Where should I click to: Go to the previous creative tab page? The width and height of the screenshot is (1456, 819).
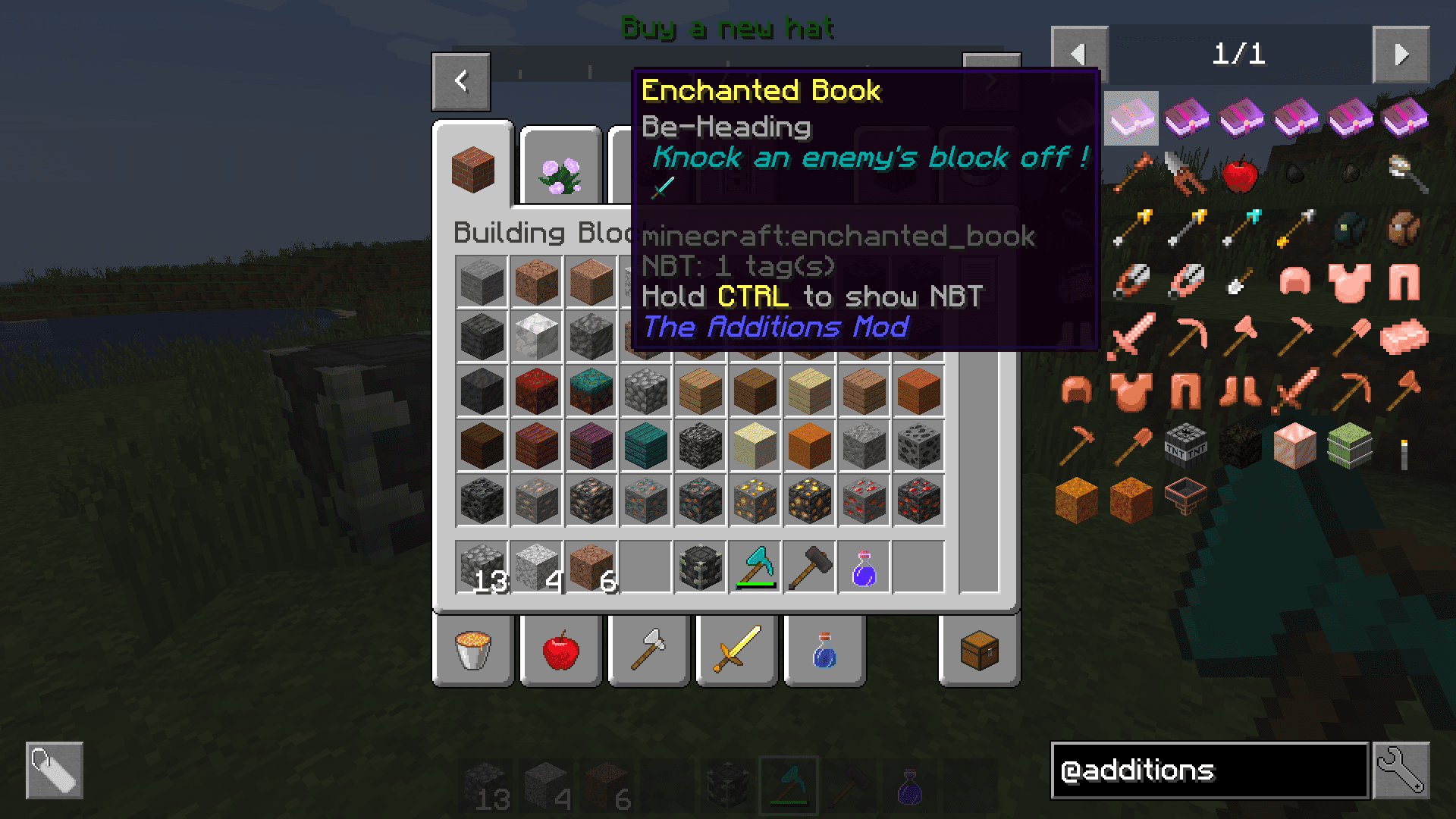point(461,81)
